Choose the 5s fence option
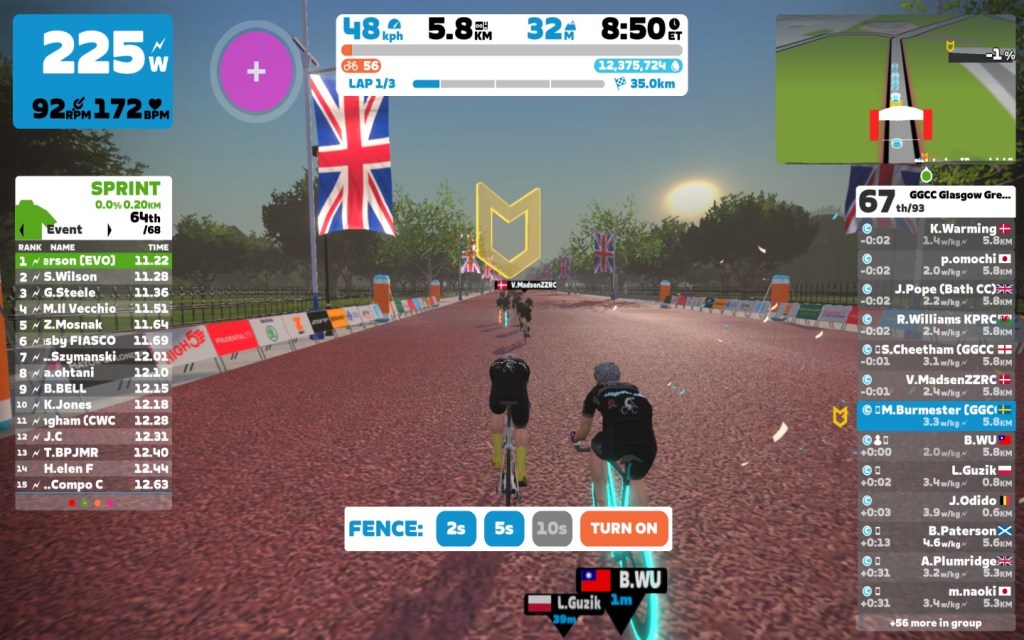1024x640 pixels. (504, 529)
